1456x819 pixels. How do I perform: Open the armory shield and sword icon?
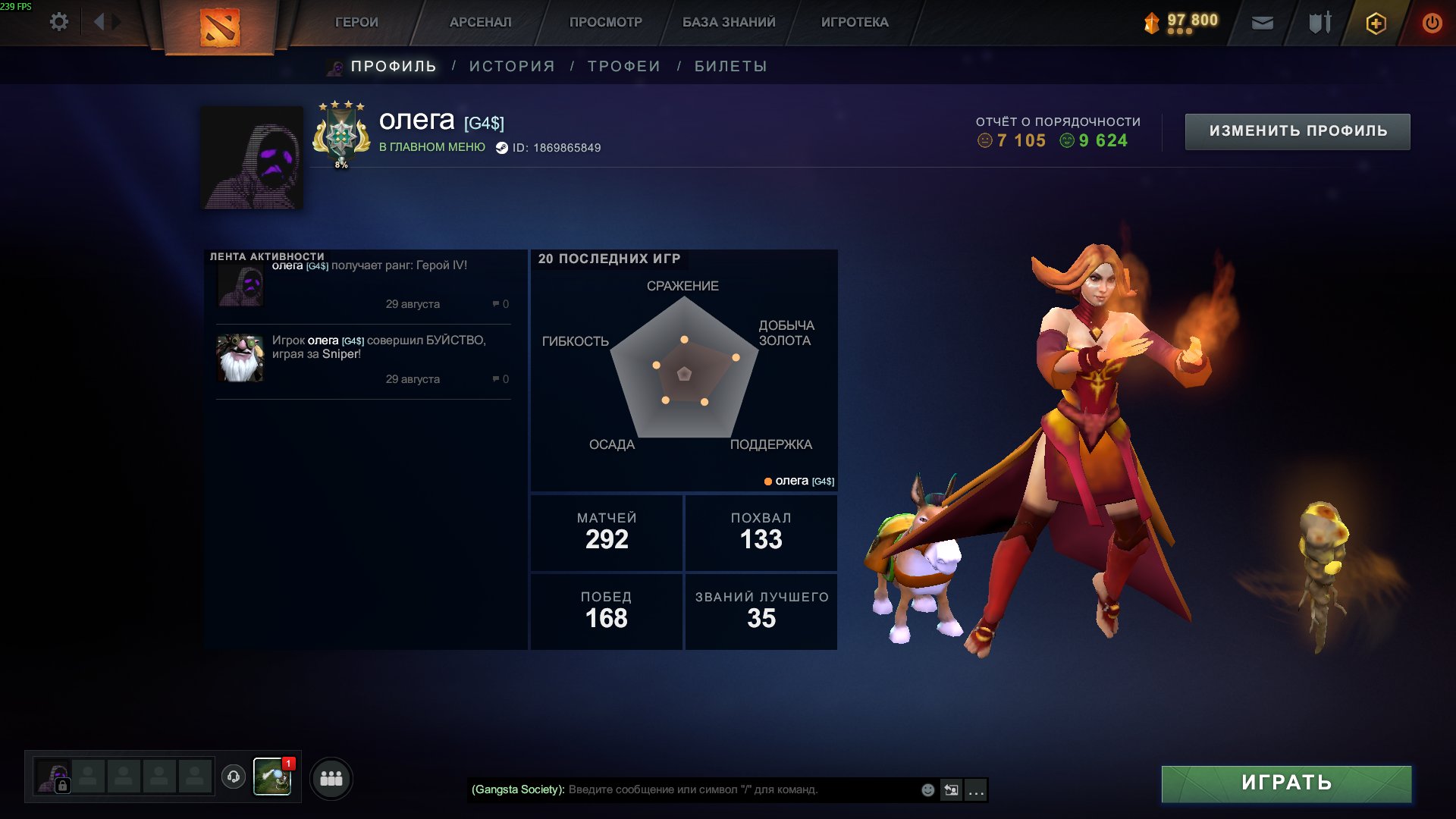tap(1319, 23)
